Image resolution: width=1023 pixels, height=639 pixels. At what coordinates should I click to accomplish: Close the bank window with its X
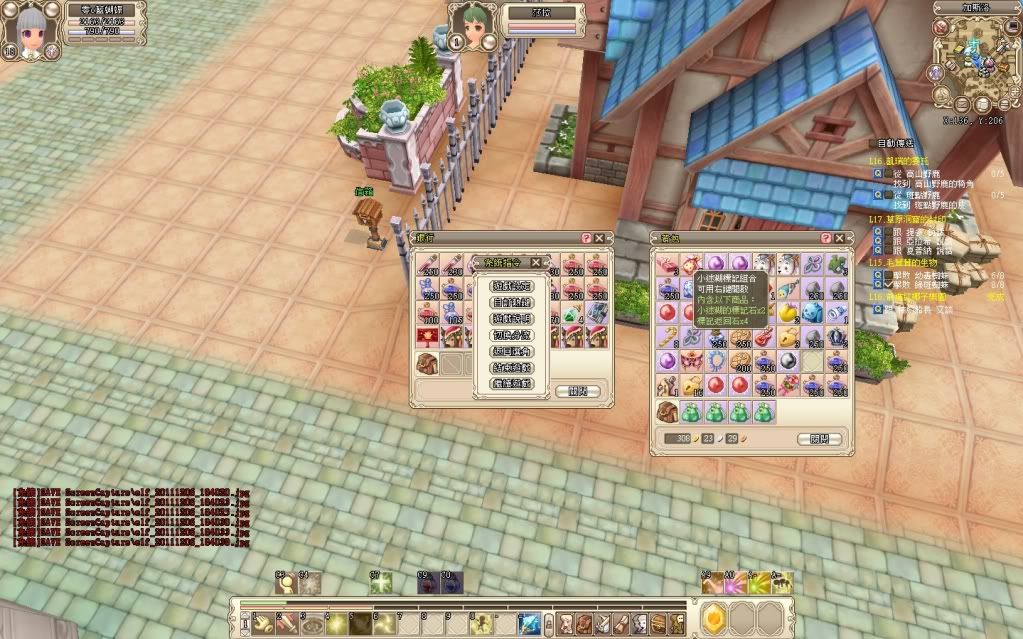click(600, 238)
